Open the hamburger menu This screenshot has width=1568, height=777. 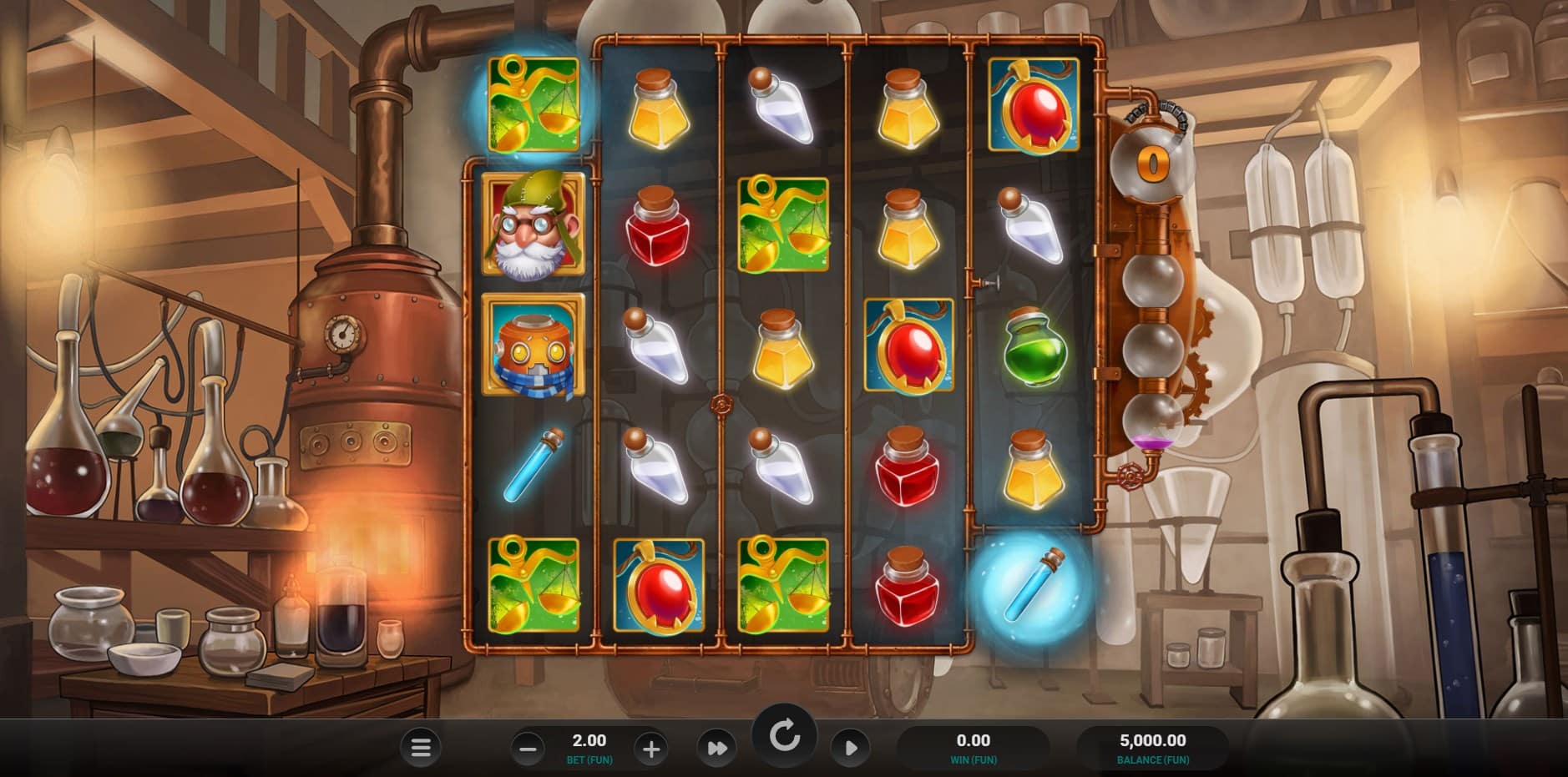[421, 748]
